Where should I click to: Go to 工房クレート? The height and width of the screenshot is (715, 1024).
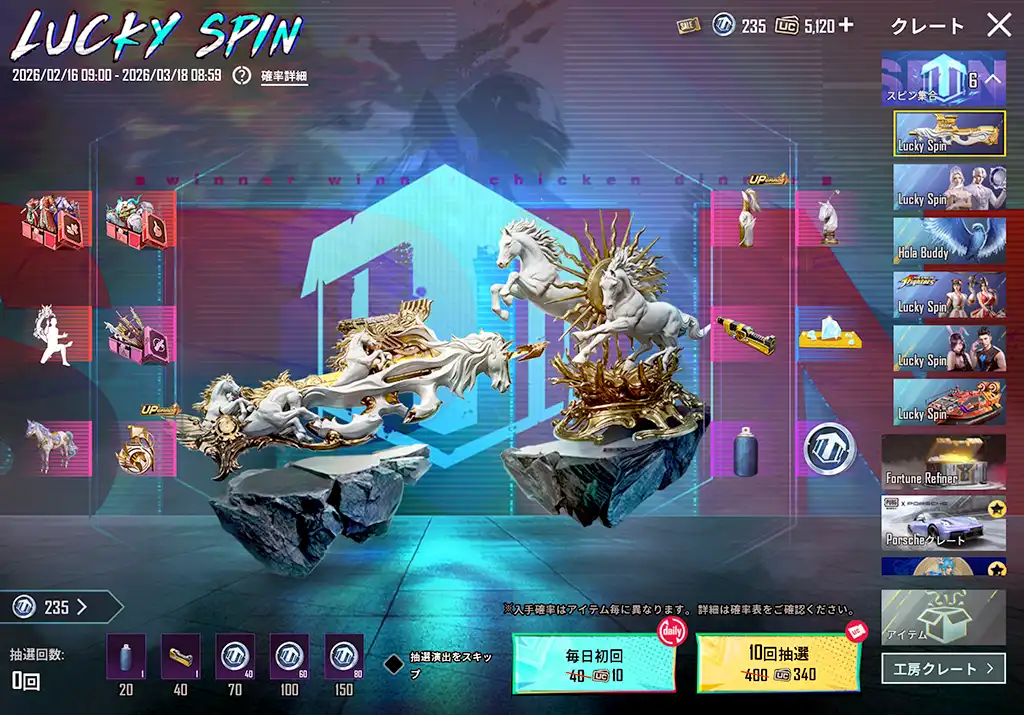[944, 667]
